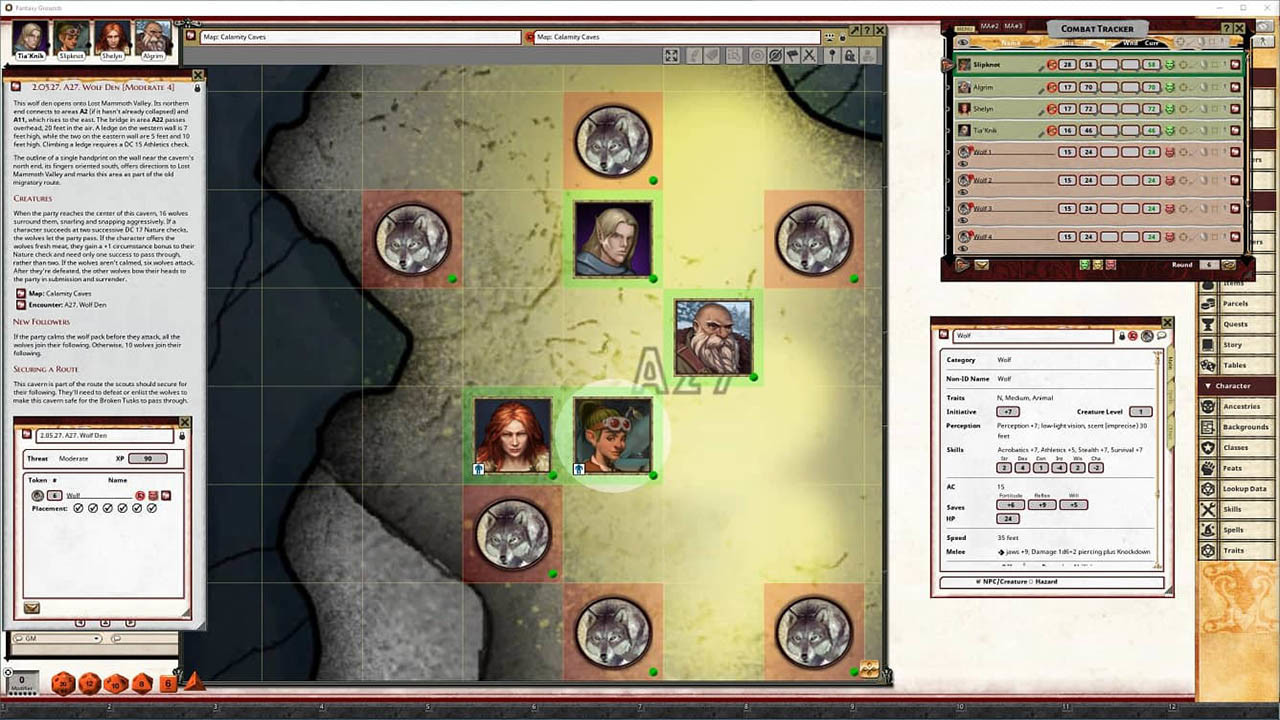This screenshot has height=720, width=1280.
Task: Click the lock tokens icon on the map toolbar
Action: pyautogui.click(x=851, y=55)
